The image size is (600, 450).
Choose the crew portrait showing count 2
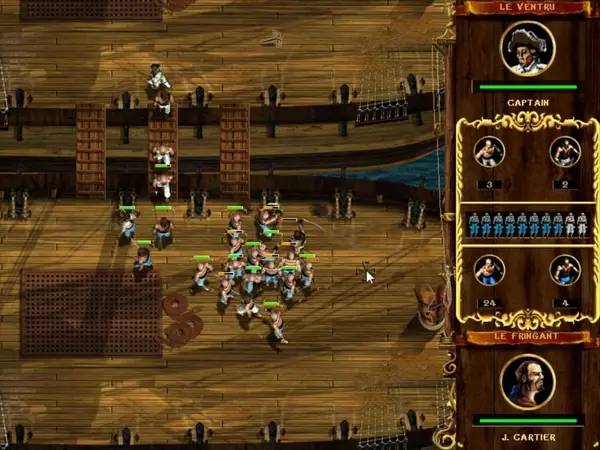(x=564, y=152)
